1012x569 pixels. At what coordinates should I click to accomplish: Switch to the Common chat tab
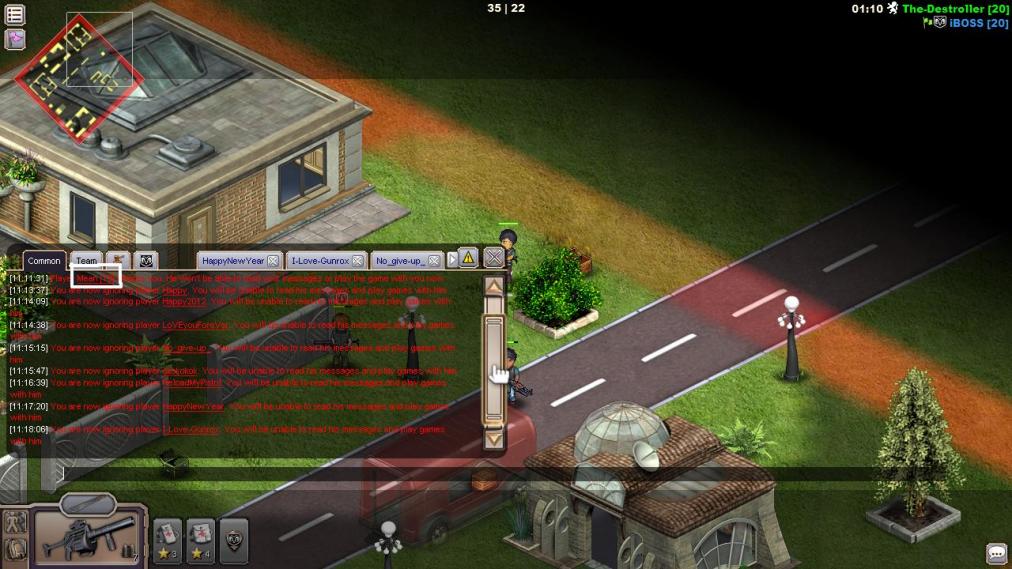(x=44, y=261)
